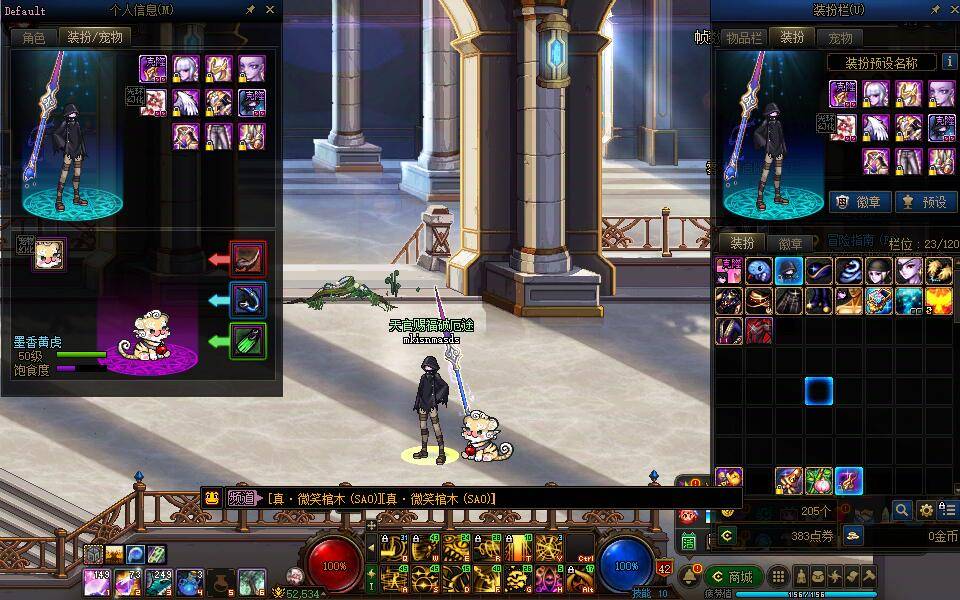
Task: Select the pet's green equipment slot
Action: coord(247,341)
